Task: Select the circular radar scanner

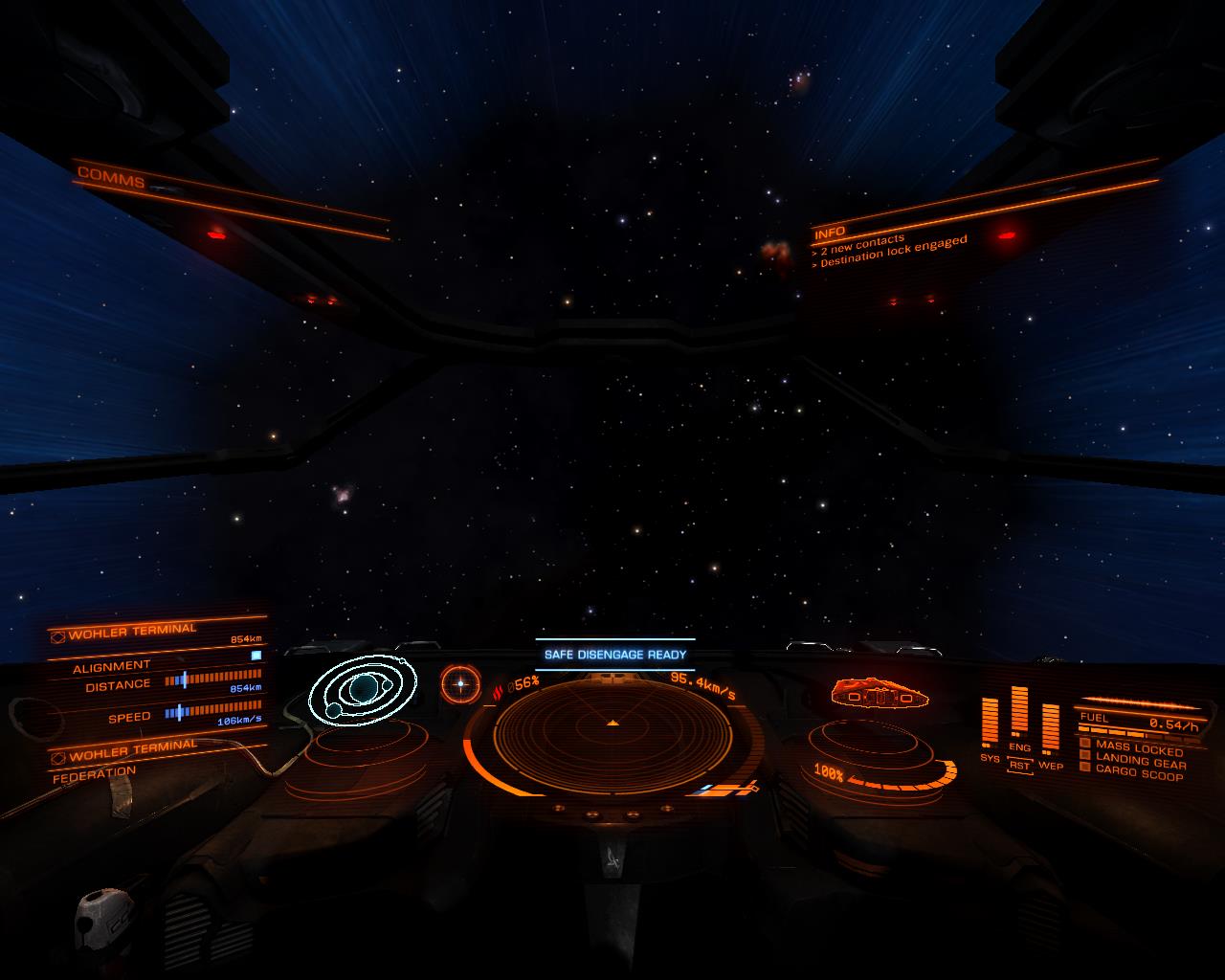Action: tap(612, 734)
